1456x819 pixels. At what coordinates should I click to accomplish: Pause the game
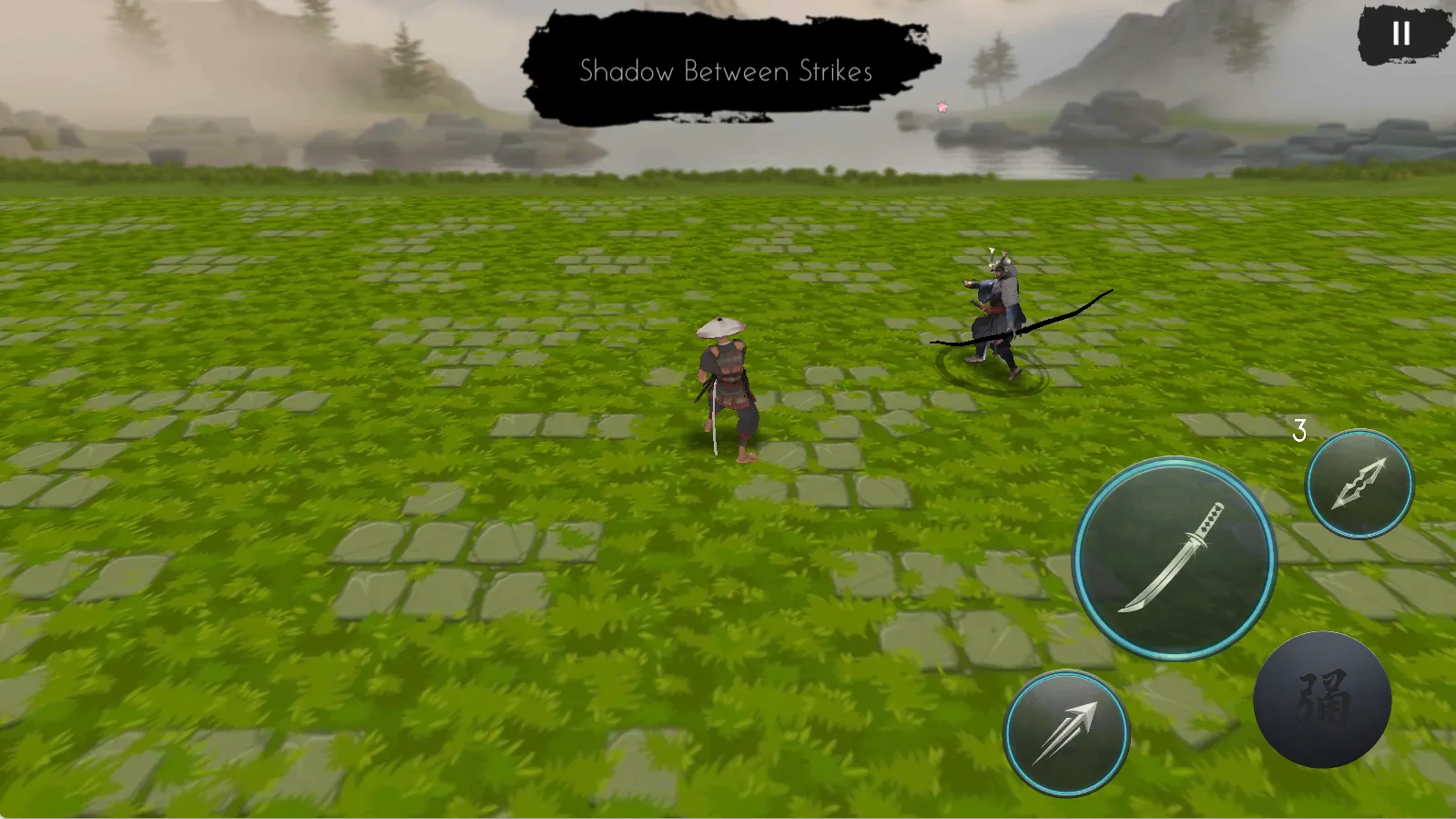pos(1401,35)
